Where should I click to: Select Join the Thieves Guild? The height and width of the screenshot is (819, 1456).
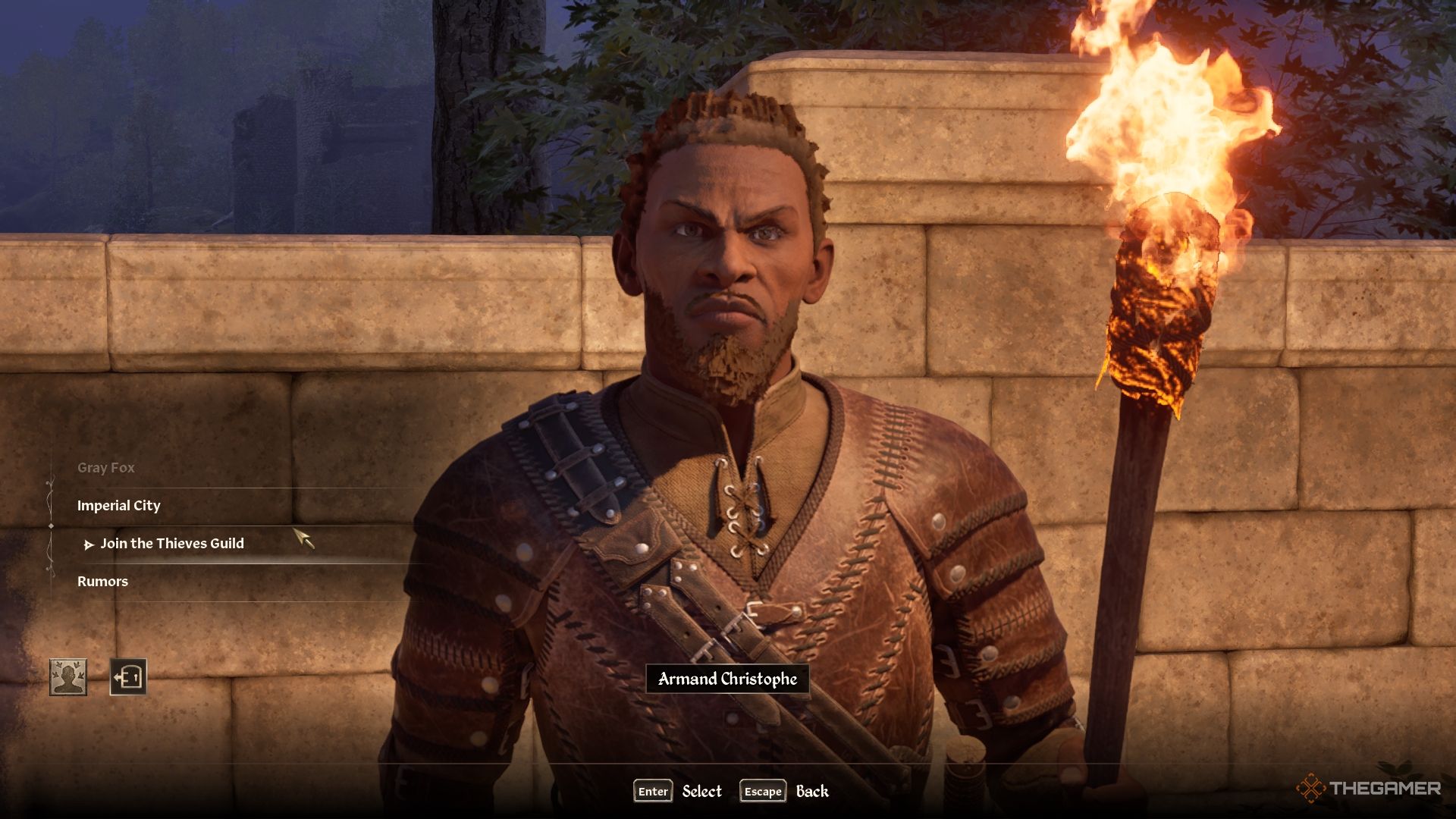(172, 544)
